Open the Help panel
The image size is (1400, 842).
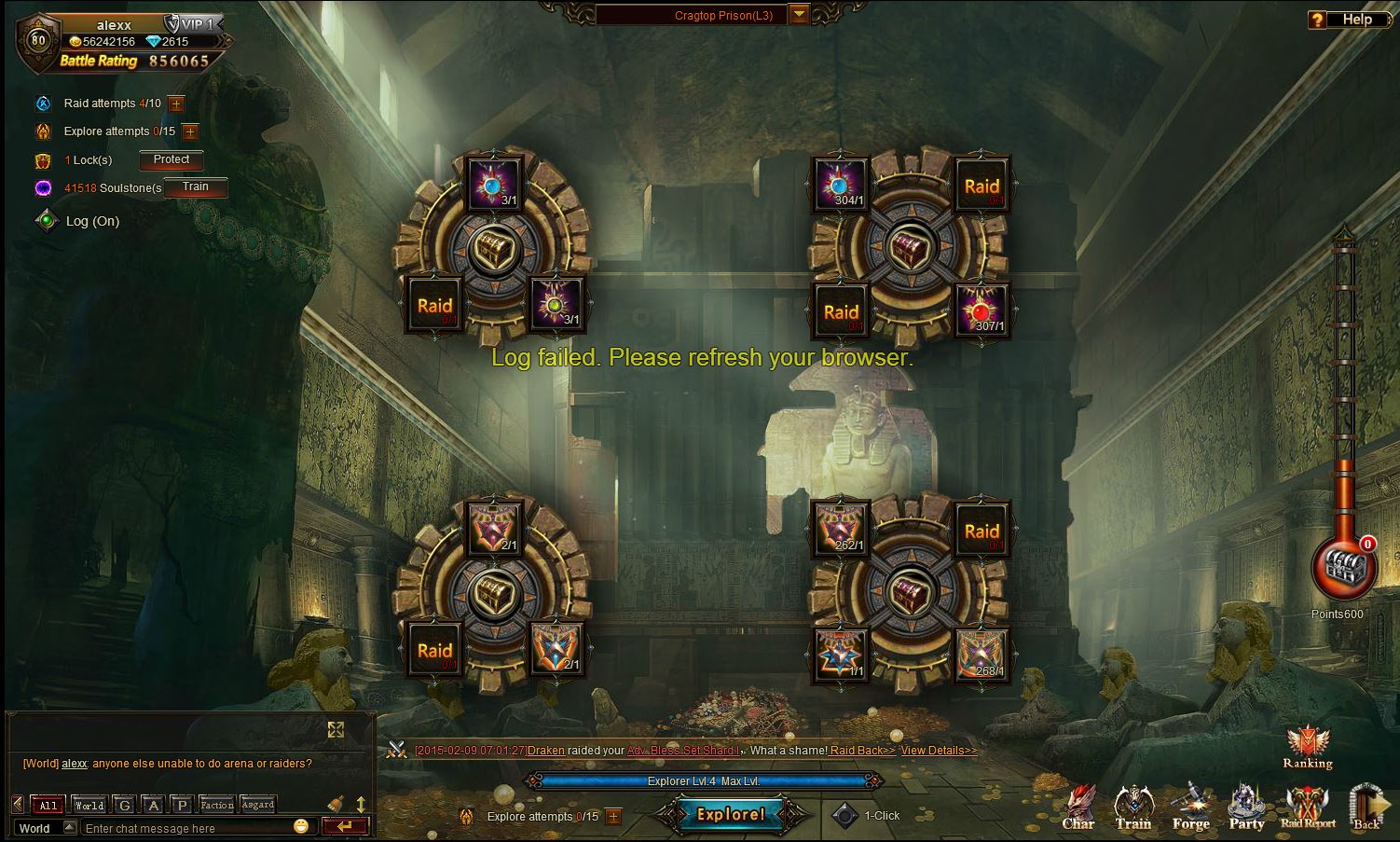(1346, 19)
